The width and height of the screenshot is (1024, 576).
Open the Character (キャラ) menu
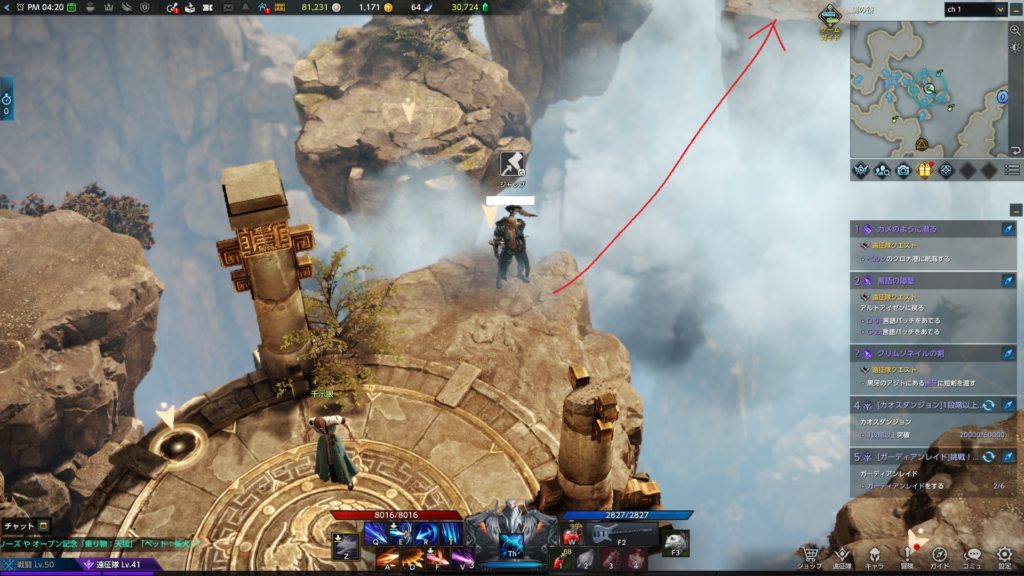[874, 555]
